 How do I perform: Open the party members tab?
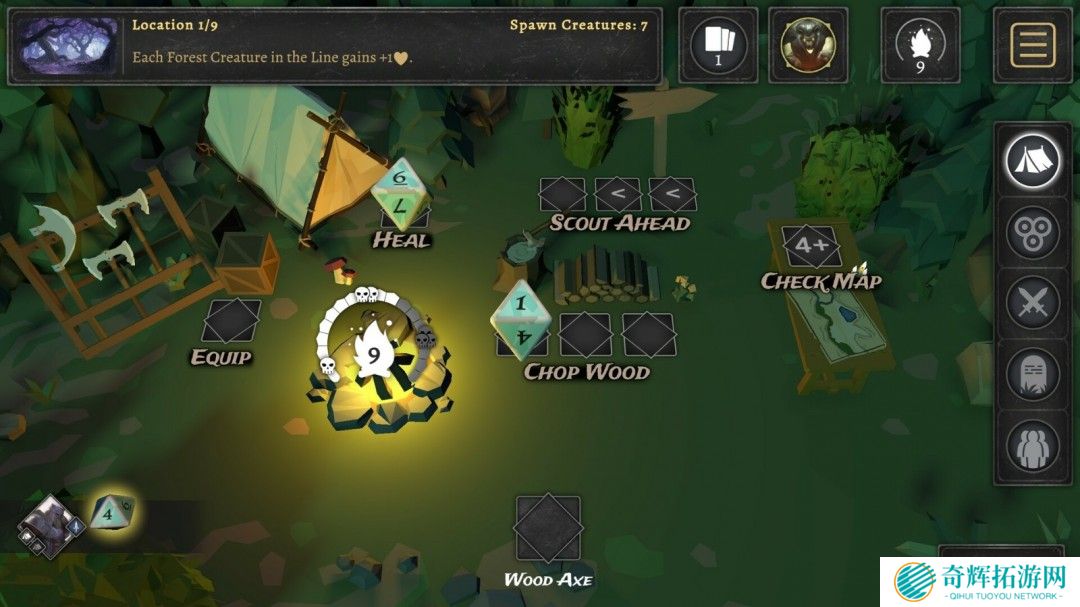1032,446
